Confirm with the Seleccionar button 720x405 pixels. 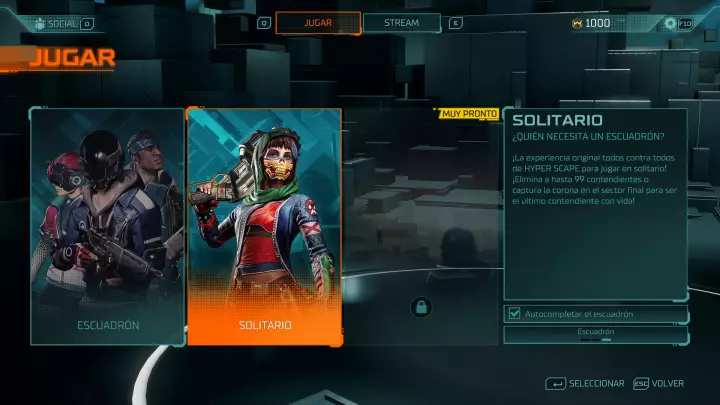click(x=586, y=383)
